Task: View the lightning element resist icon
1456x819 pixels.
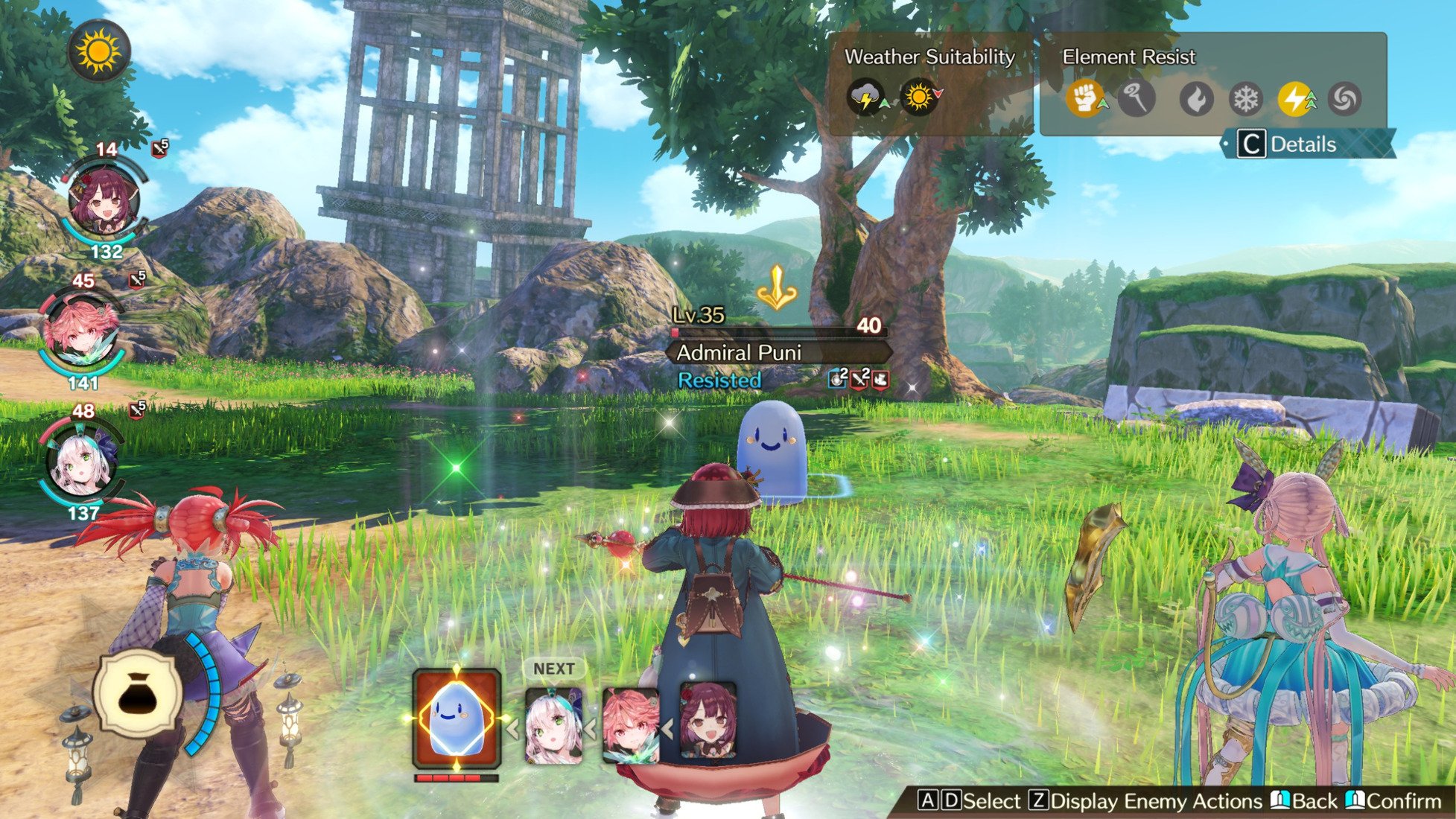Action: tap(1296, 98)
